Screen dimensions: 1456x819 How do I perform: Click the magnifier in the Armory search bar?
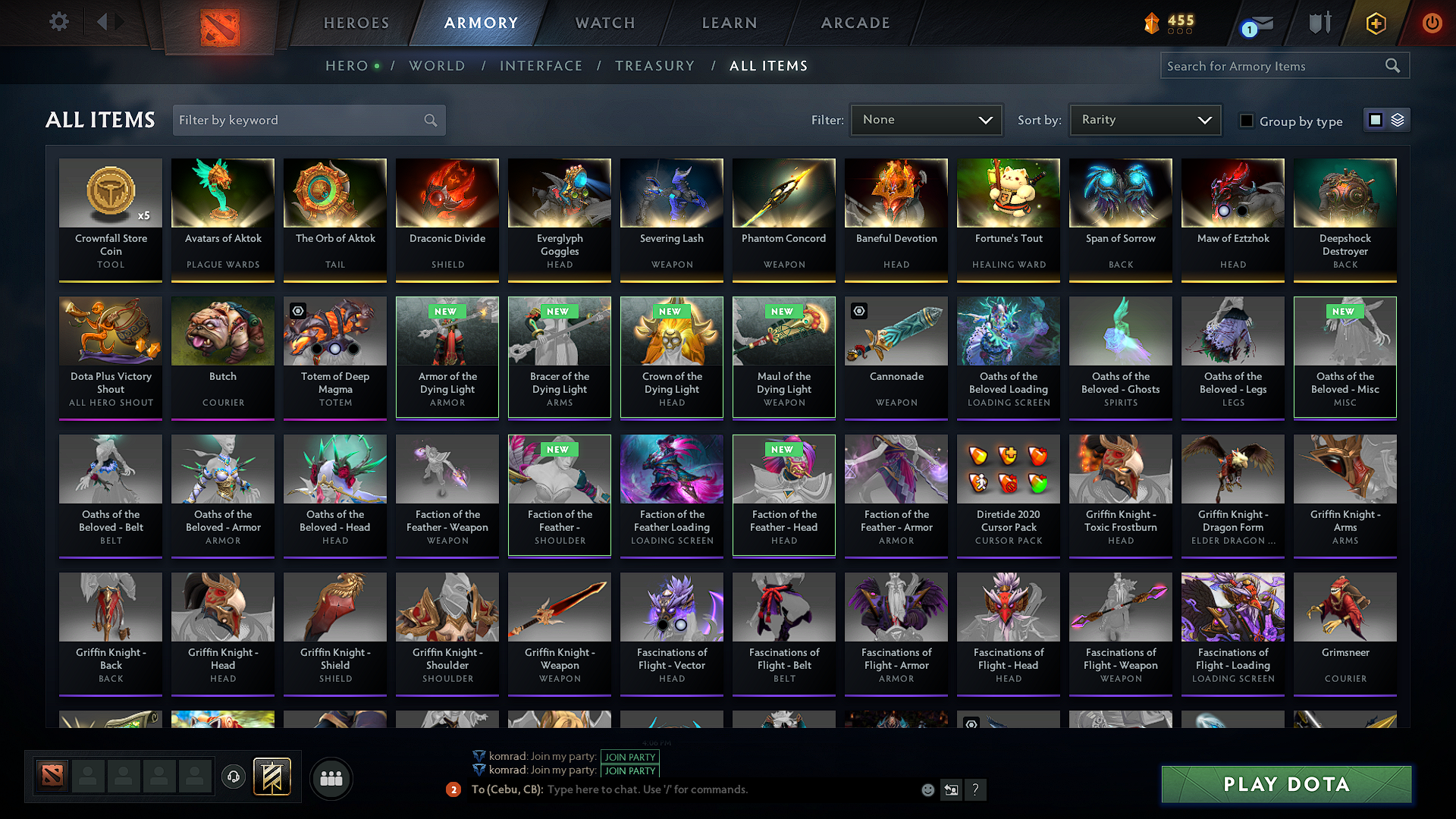pos(1392,65)
